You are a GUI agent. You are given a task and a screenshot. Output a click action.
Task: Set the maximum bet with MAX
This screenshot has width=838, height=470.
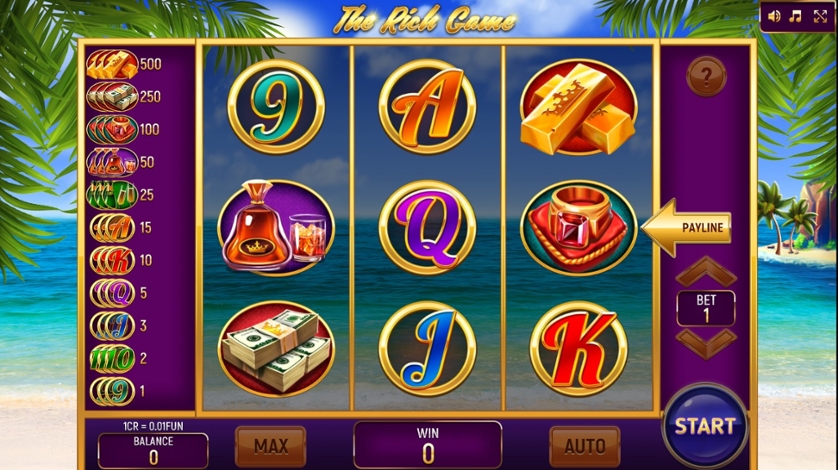270,445
